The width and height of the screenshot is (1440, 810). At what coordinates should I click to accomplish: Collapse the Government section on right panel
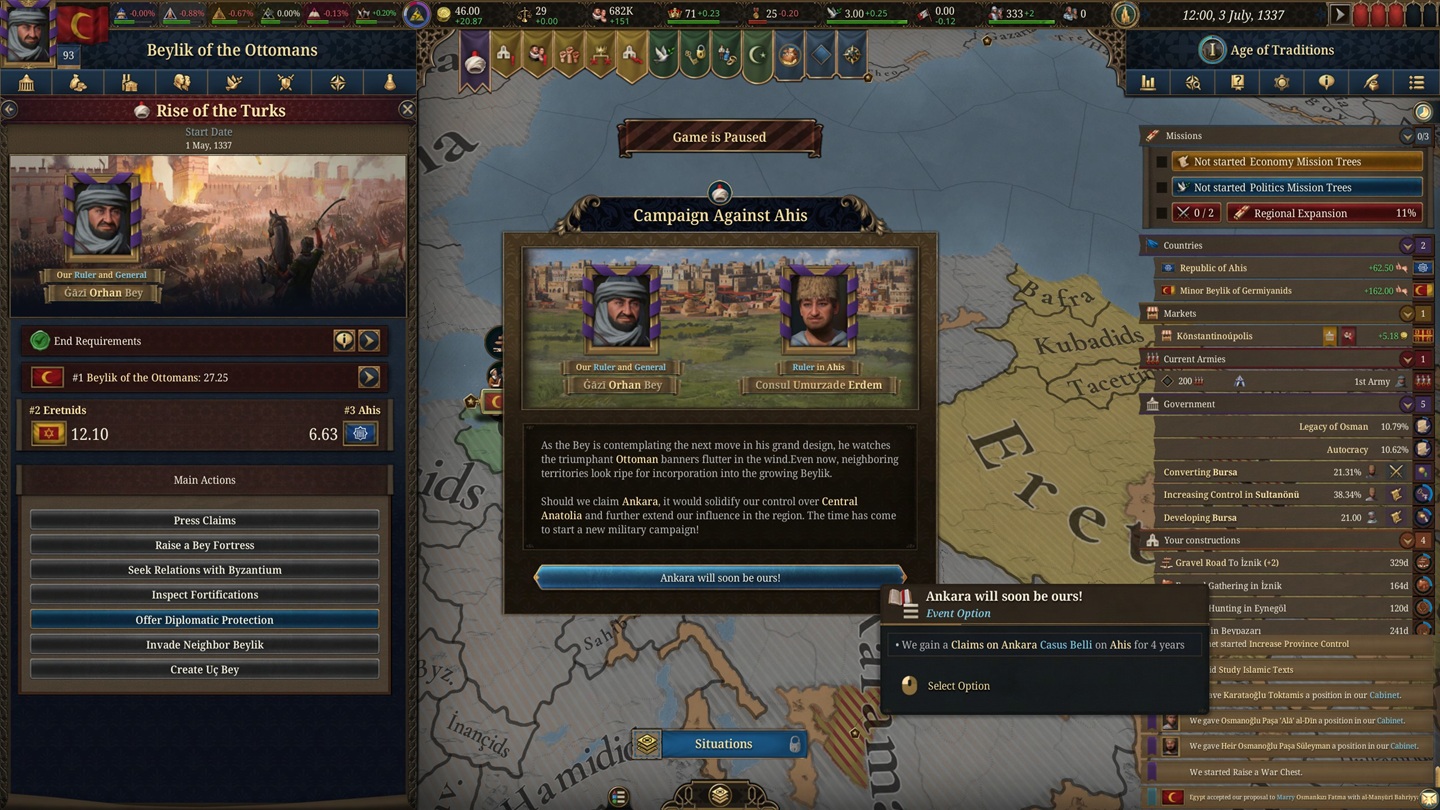[1408, 404]
